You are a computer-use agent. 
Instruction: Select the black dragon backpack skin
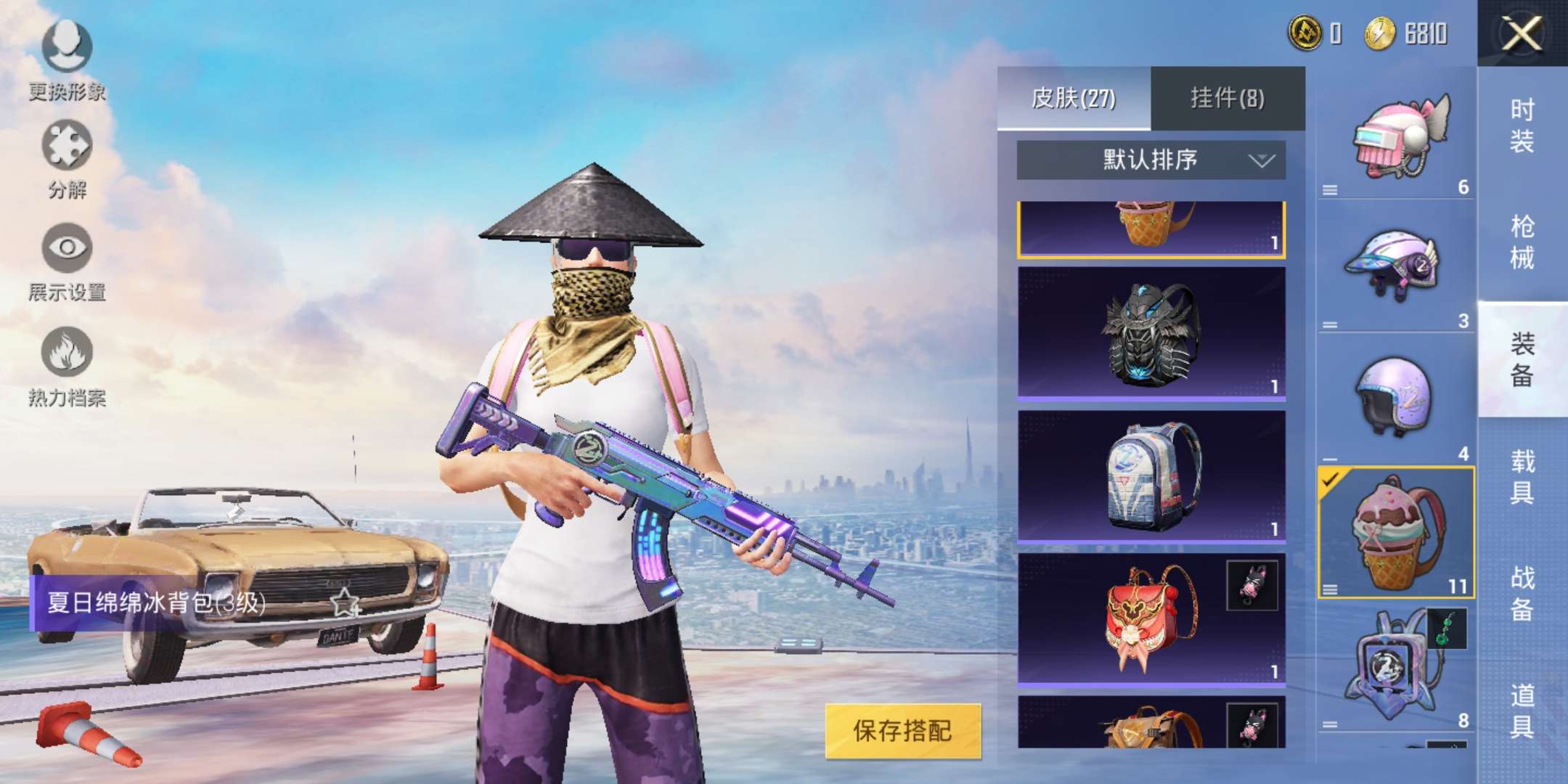coord(1151,334)
